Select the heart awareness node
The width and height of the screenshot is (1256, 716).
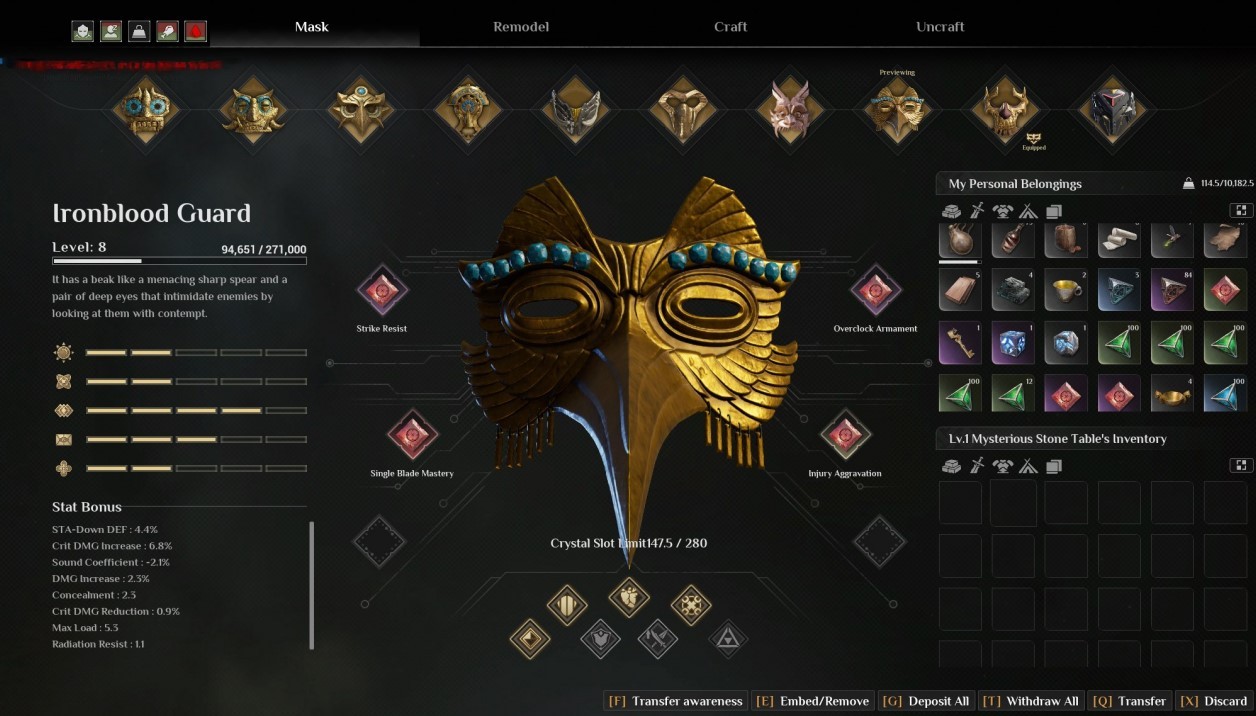pyautogui.click(x=629, y=597)
